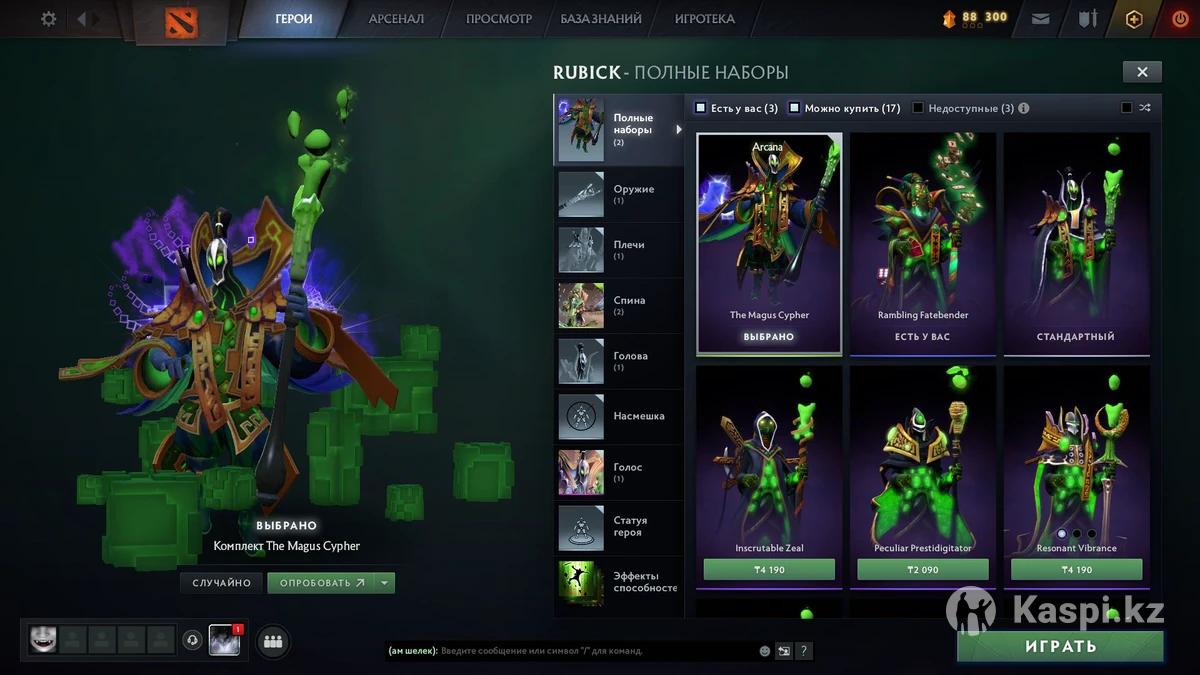This screenshot has height=675, width=1200.
Task: Click the Случайно random button
Action: tap(221, 583)
